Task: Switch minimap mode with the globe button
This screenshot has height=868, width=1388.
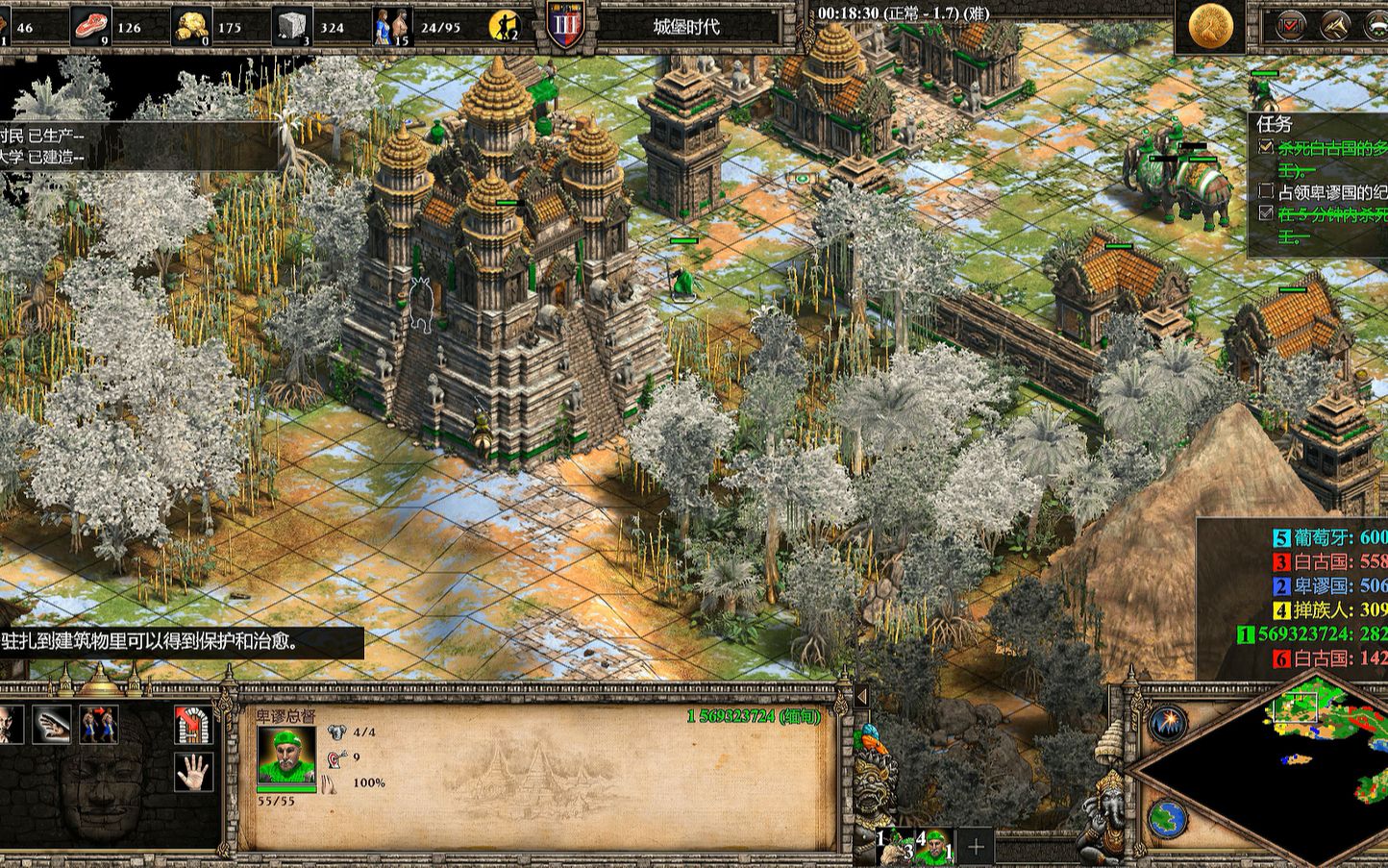Action: (x=1167, y=818)
